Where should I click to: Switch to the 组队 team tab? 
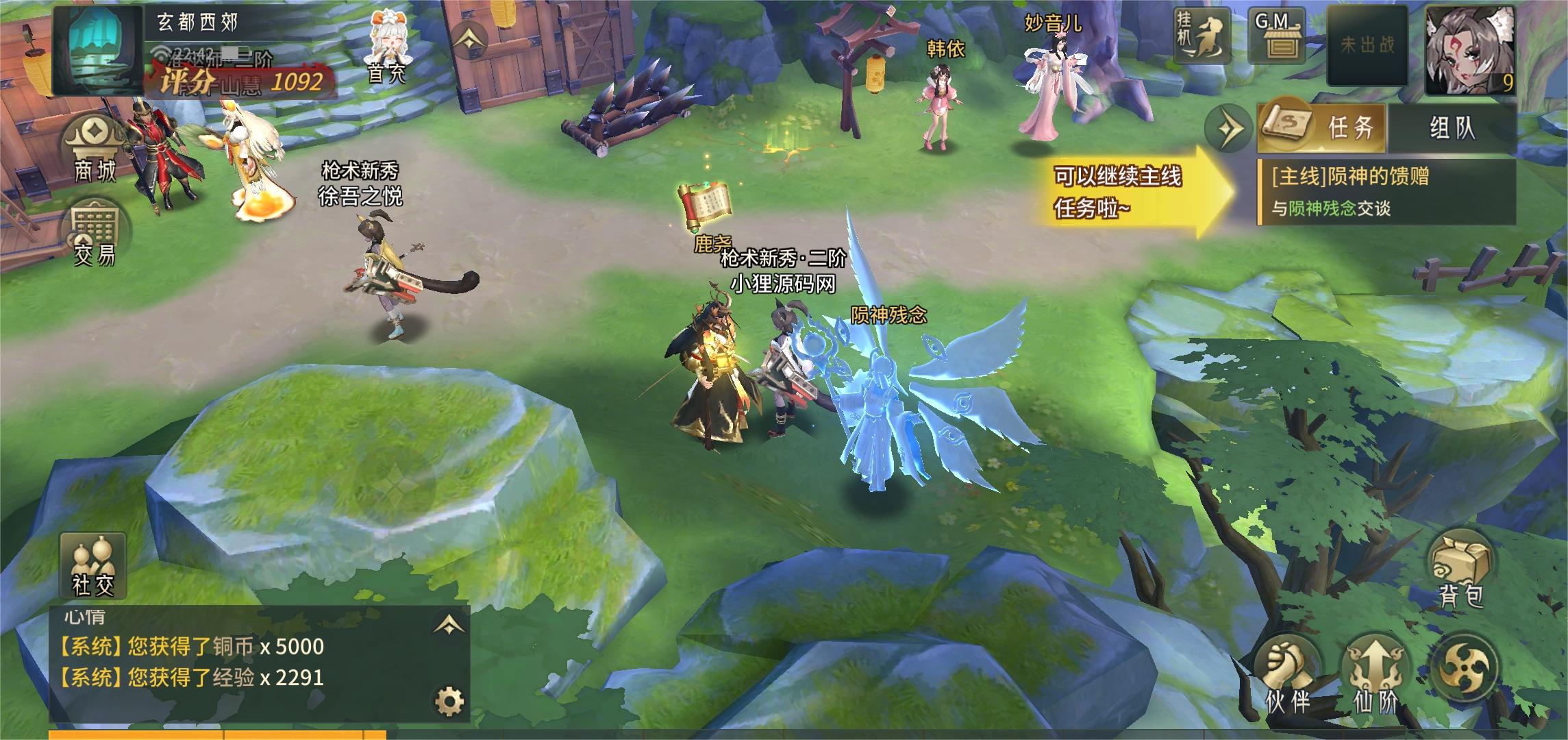pos(1452,127)
